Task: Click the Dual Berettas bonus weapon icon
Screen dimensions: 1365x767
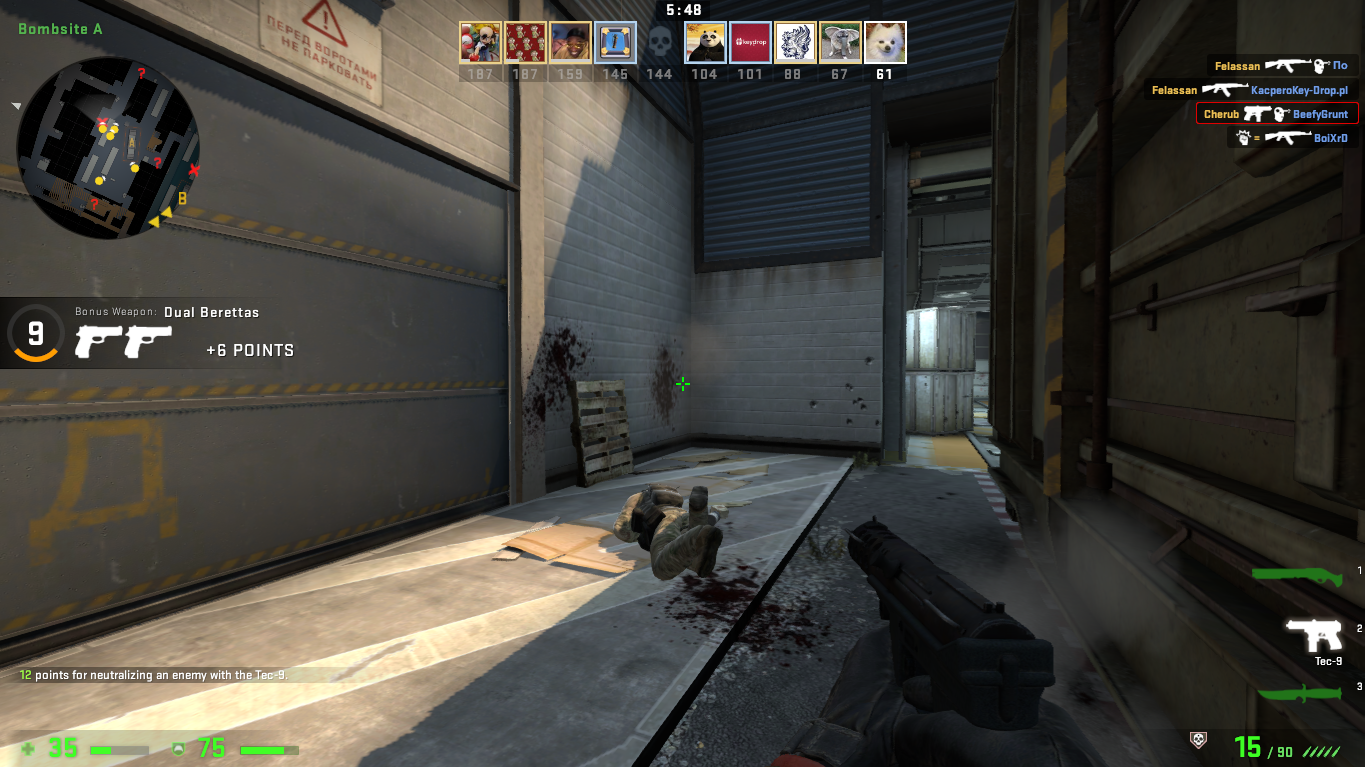Action: 123,341
